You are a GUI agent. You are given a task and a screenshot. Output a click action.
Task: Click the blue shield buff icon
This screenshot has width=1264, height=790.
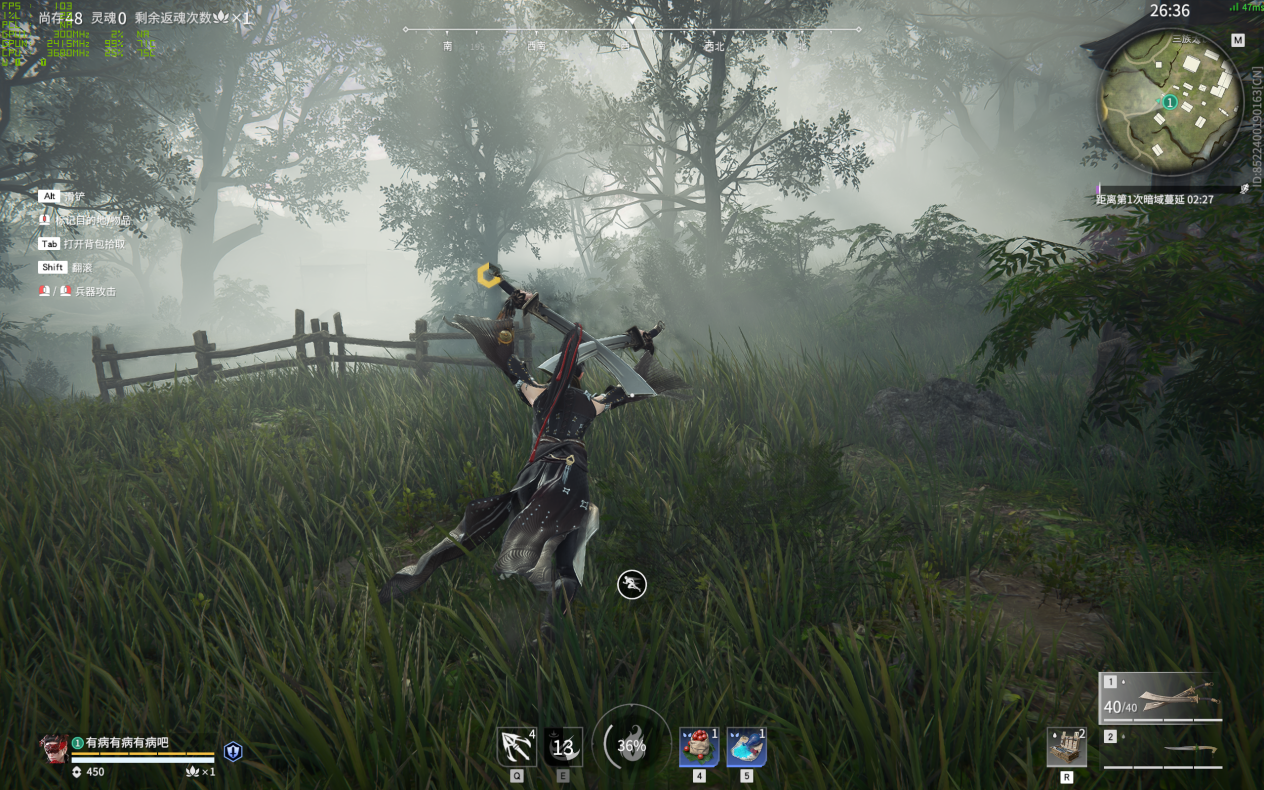point(233,752)
